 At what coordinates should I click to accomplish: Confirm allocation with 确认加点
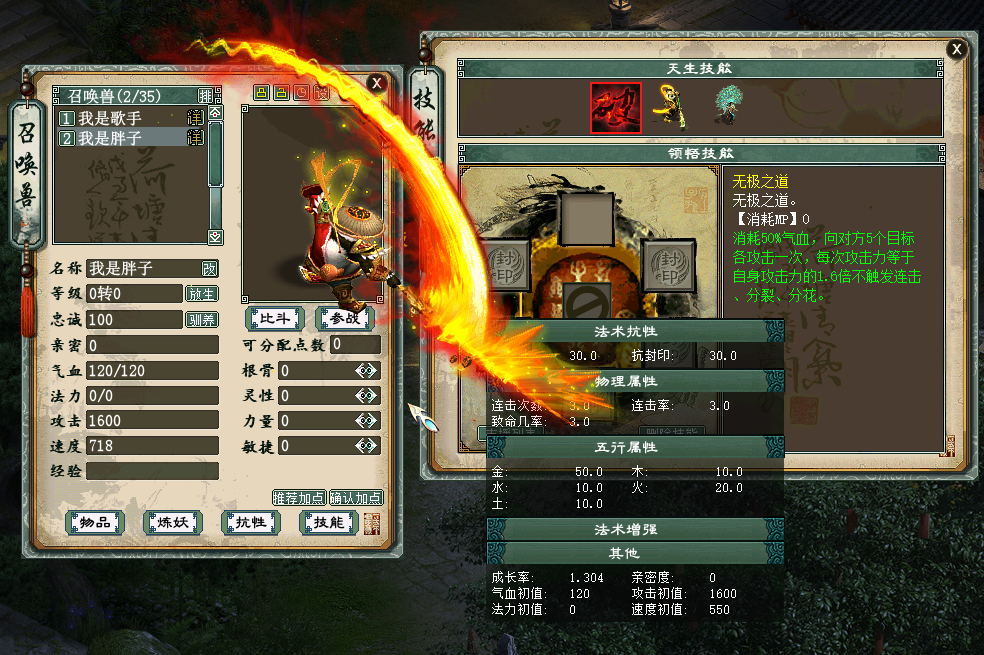(356, 497)
